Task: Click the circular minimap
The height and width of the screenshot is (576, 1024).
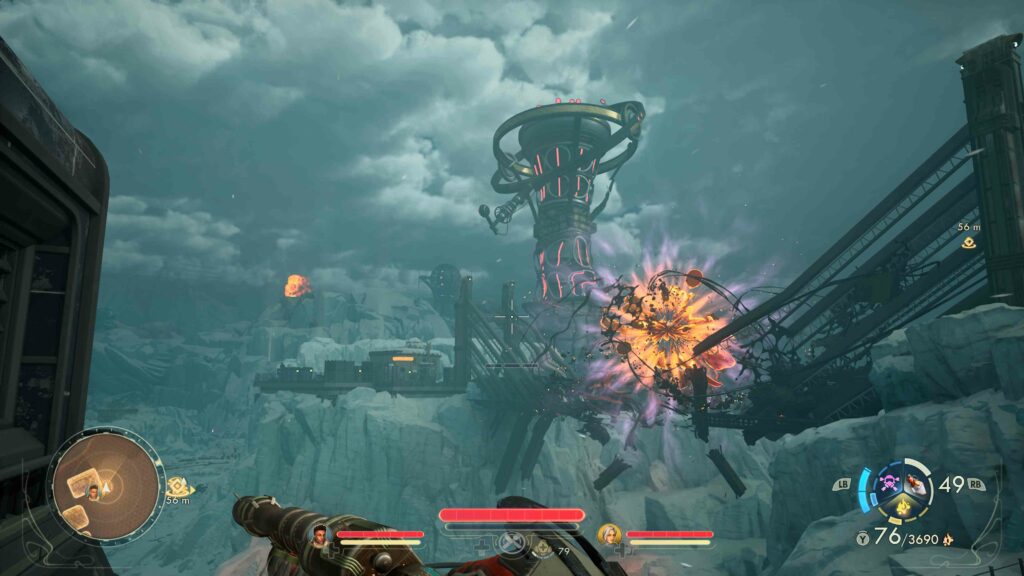Action: tap(105, 486)
